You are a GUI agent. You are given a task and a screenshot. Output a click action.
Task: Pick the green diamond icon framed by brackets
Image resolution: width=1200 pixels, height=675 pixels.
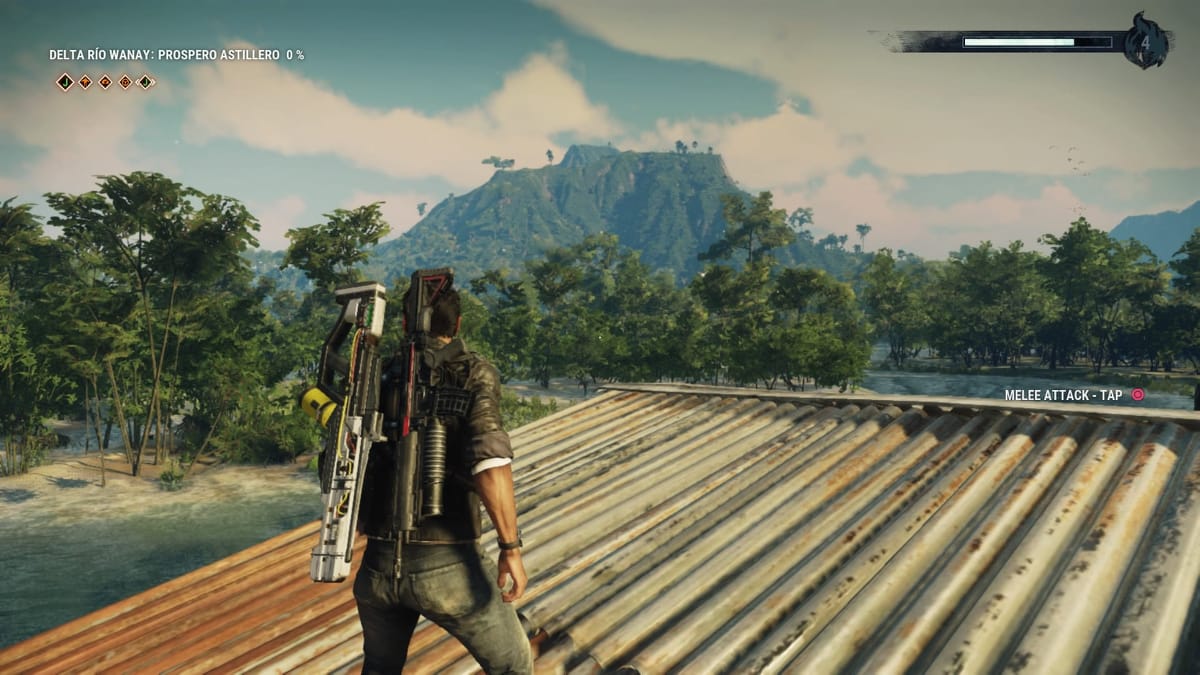click(145, 82)
